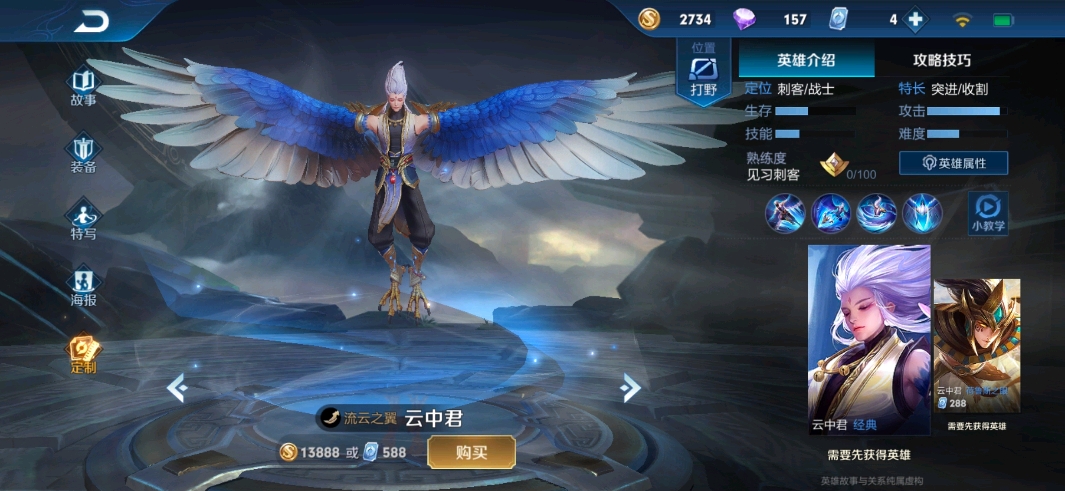
Task: Switch to the 攻略技巧 tab
Action: tap(941, 60)
